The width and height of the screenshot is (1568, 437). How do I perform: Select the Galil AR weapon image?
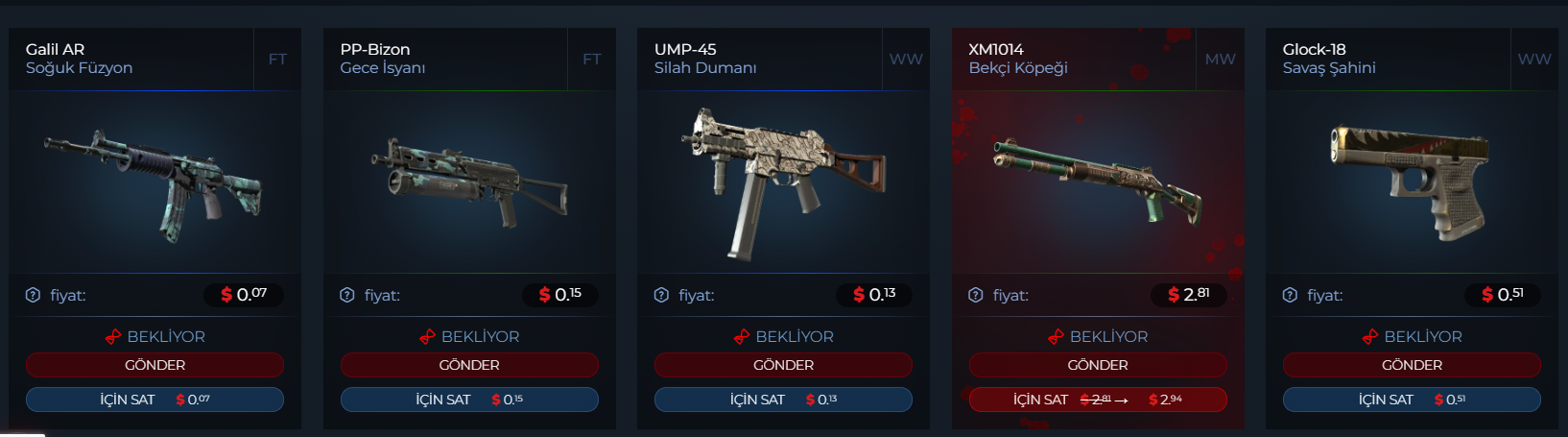pyautogui.click(x=154, y=182)
